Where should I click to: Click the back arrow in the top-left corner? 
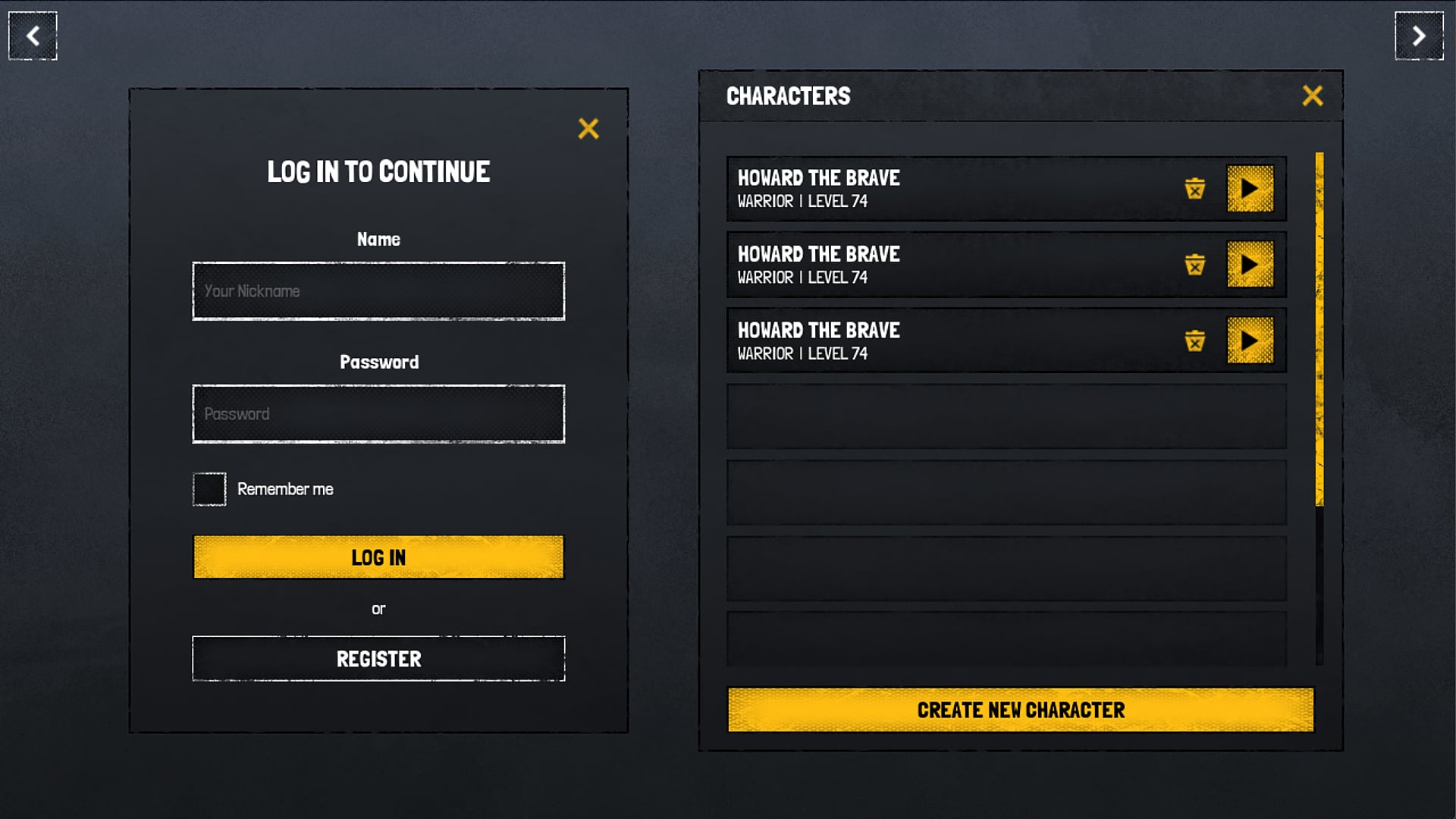click(x=32, y=35)
